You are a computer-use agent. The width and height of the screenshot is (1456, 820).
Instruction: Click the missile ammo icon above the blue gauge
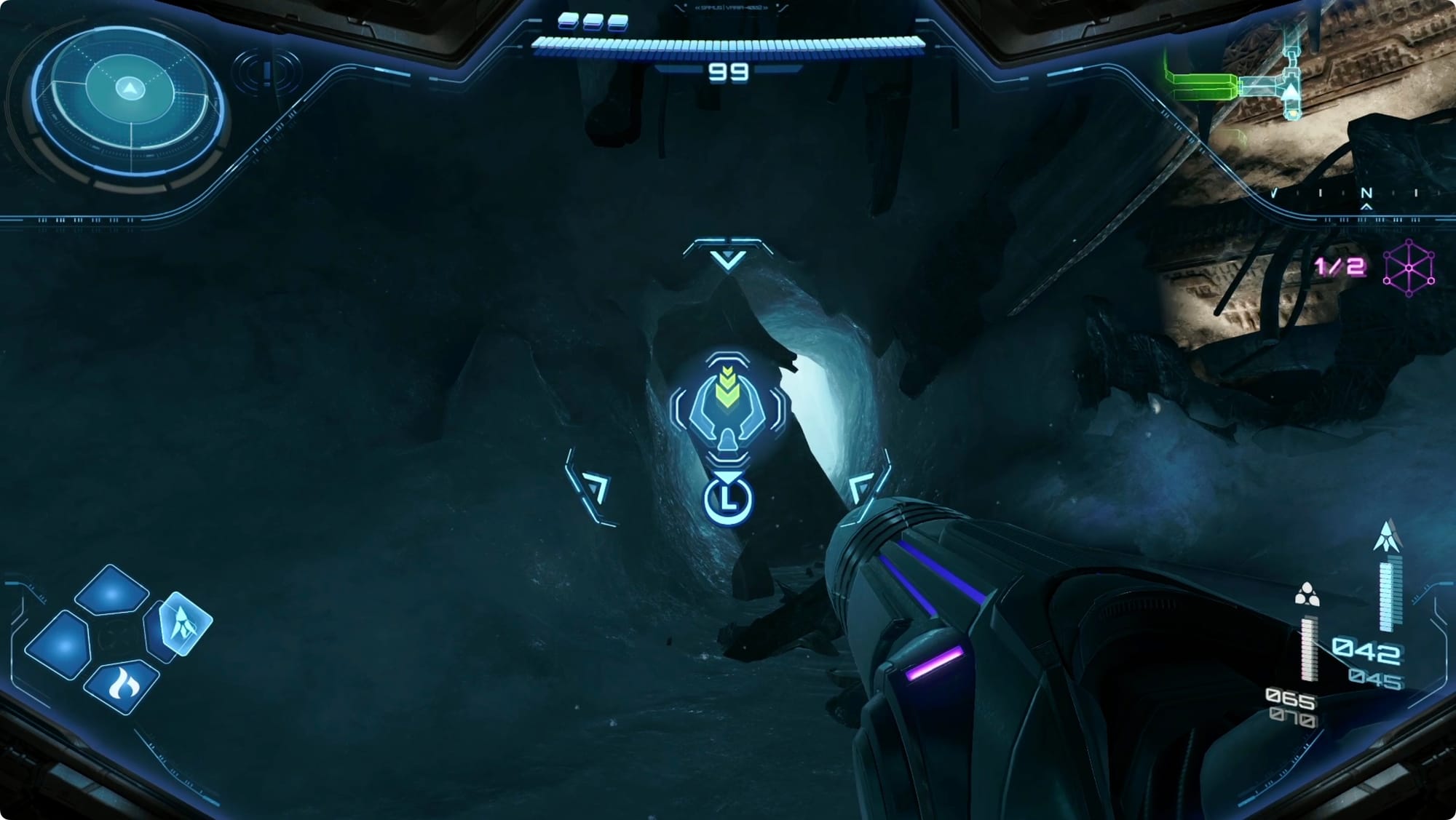[1388, 536]
